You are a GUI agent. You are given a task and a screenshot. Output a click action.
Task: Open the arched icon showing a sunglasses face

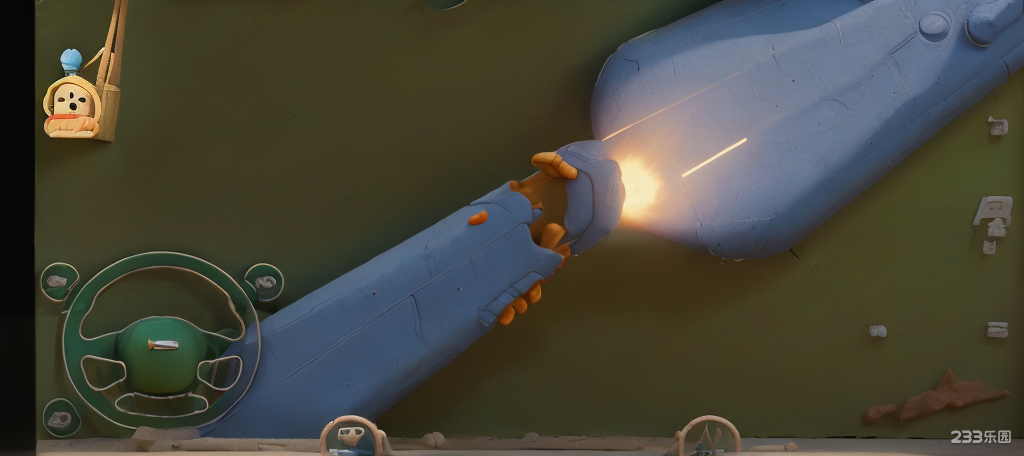352,436
